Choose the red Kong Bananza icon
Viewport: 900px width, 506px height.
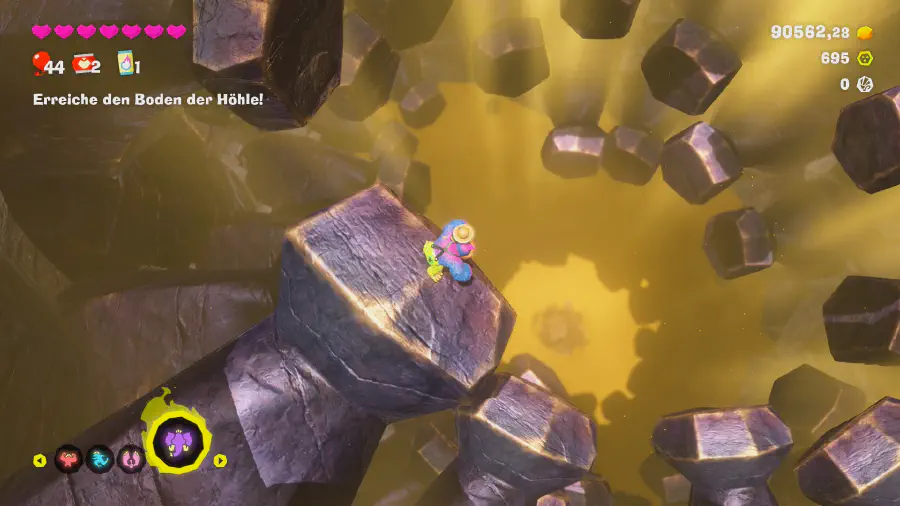(x=68, y=460)
